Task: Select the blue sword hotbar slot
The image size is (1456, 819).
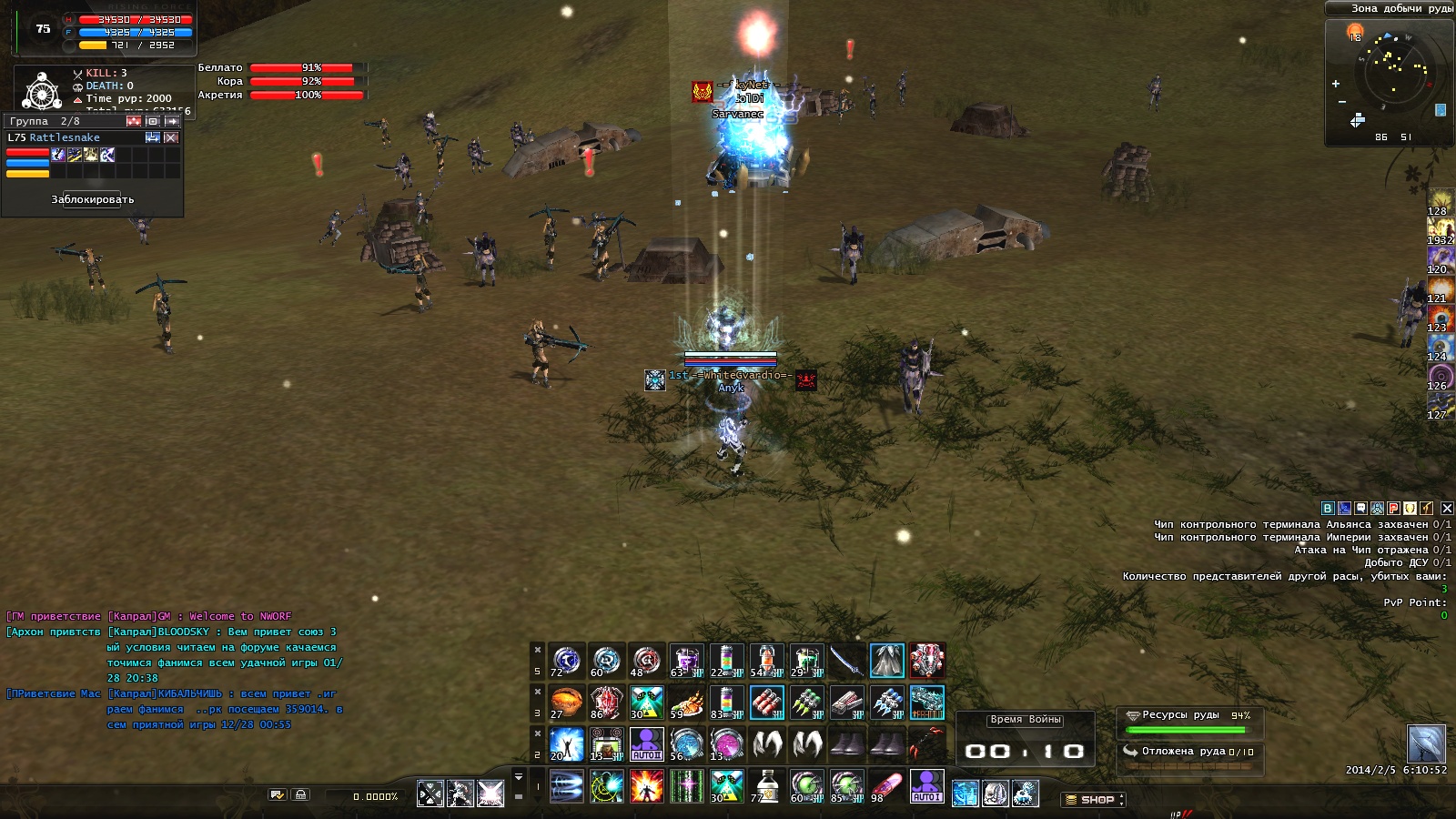Action: tap(846, 661)
